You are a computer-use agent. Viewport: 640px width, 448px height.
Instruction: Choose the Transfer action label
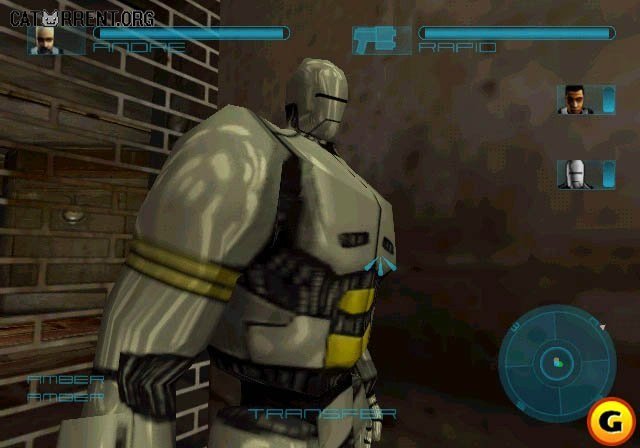(323, 413)
